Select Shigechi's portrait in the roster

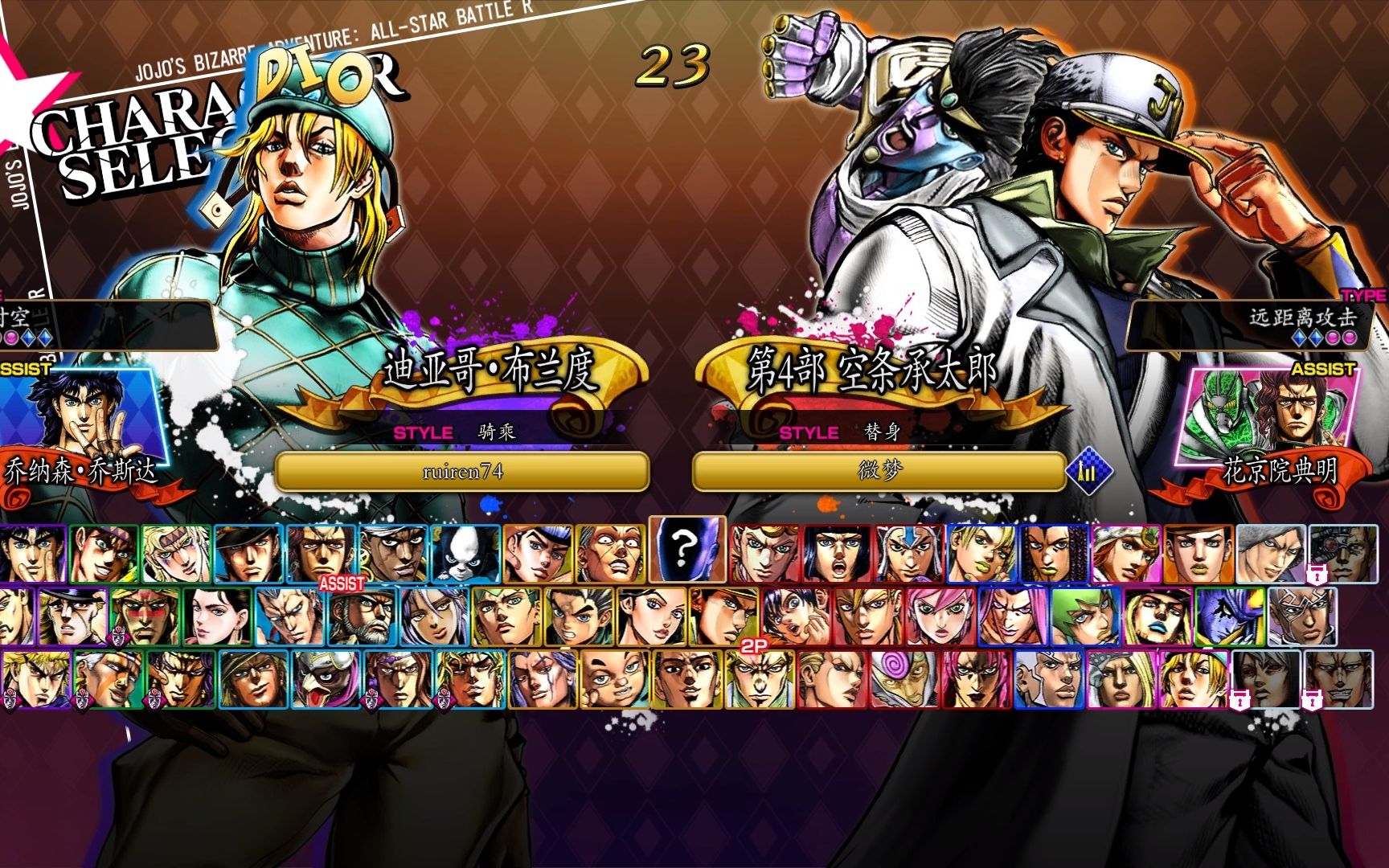click(615, 680)
